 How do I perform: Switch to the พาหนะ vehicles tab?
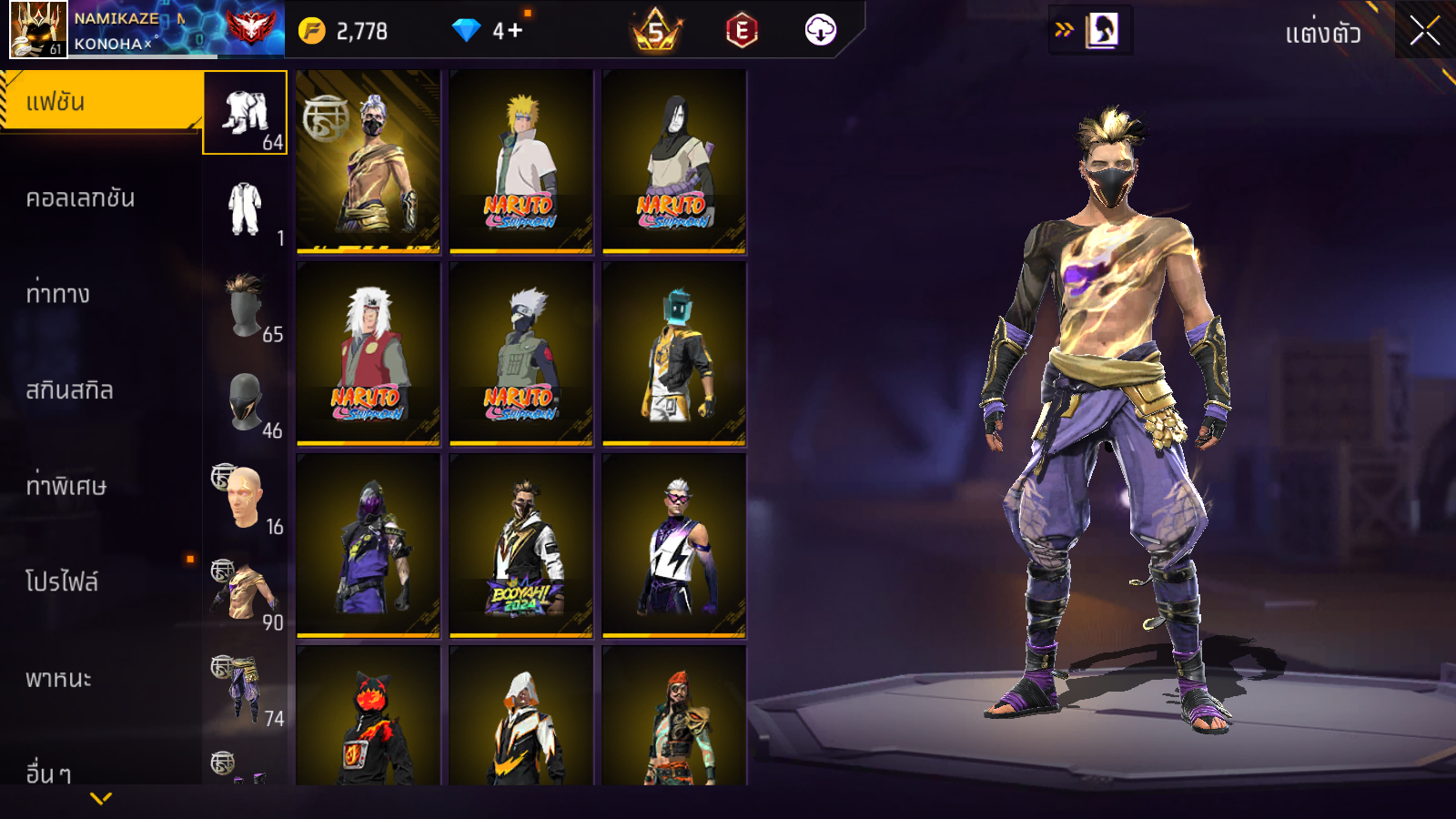[x=58, y=678]
